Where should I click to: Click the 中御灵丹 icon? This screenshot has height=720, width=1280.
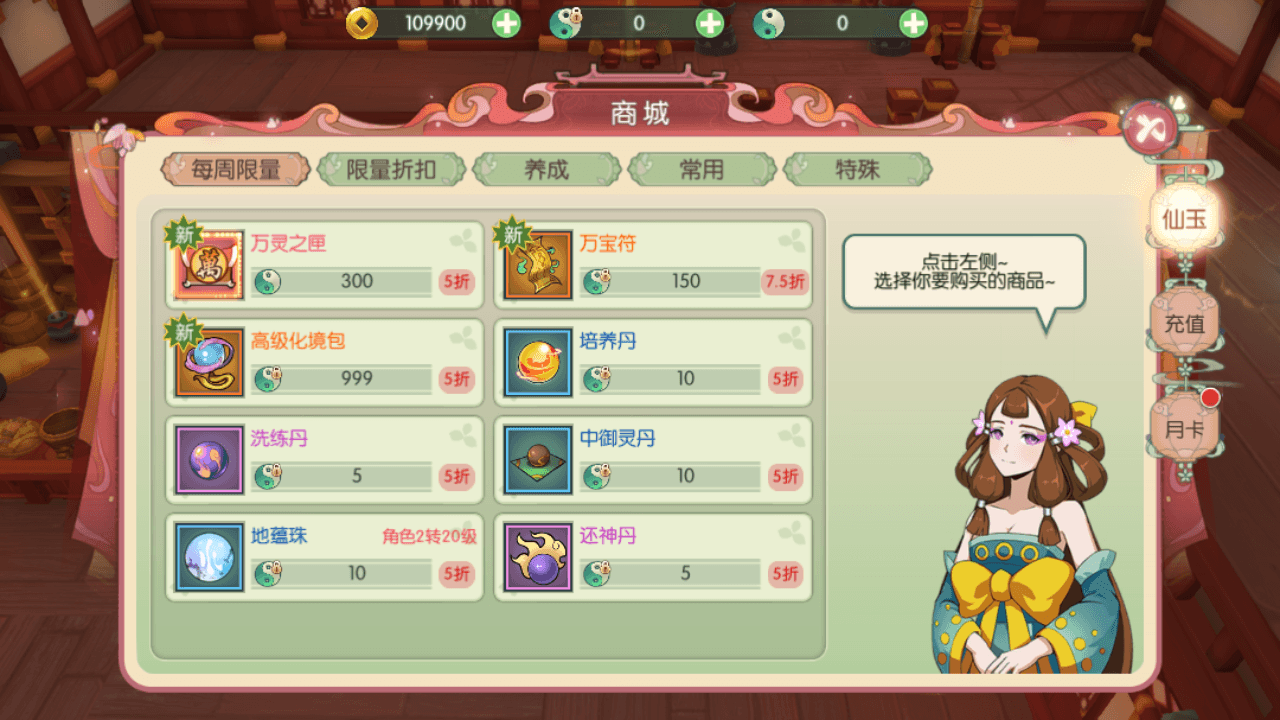tap(537, 459)
